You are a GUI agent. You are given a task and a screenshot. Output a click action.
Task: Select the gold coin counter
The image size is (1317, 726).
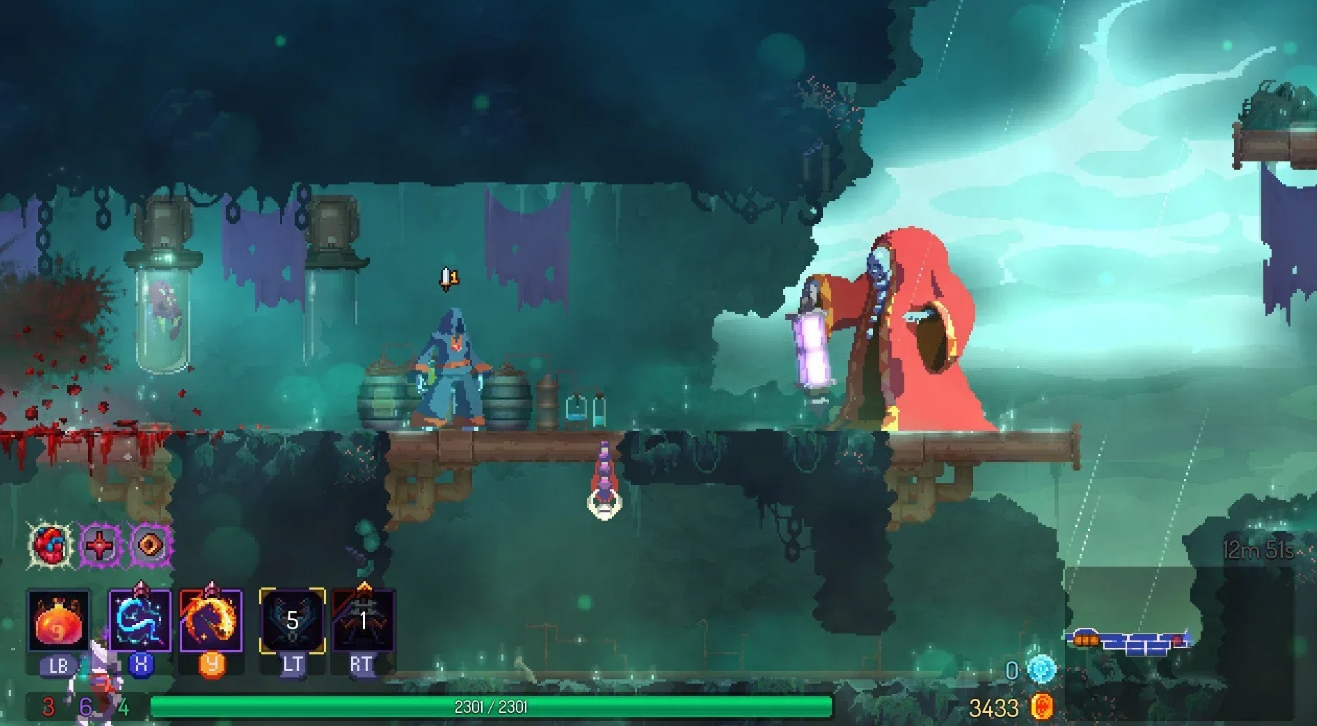point(1043,704)
